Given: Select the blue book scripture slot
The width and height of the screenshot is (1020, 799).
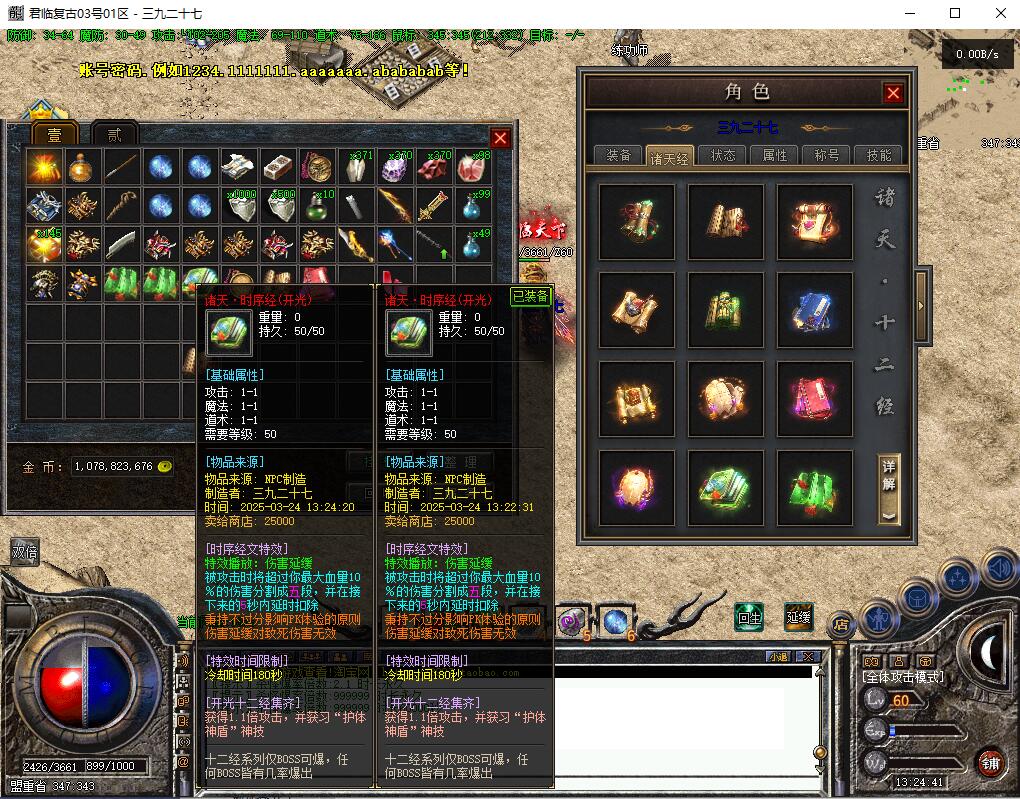Looking at the screenshot, I should click(x=814, y=310).
